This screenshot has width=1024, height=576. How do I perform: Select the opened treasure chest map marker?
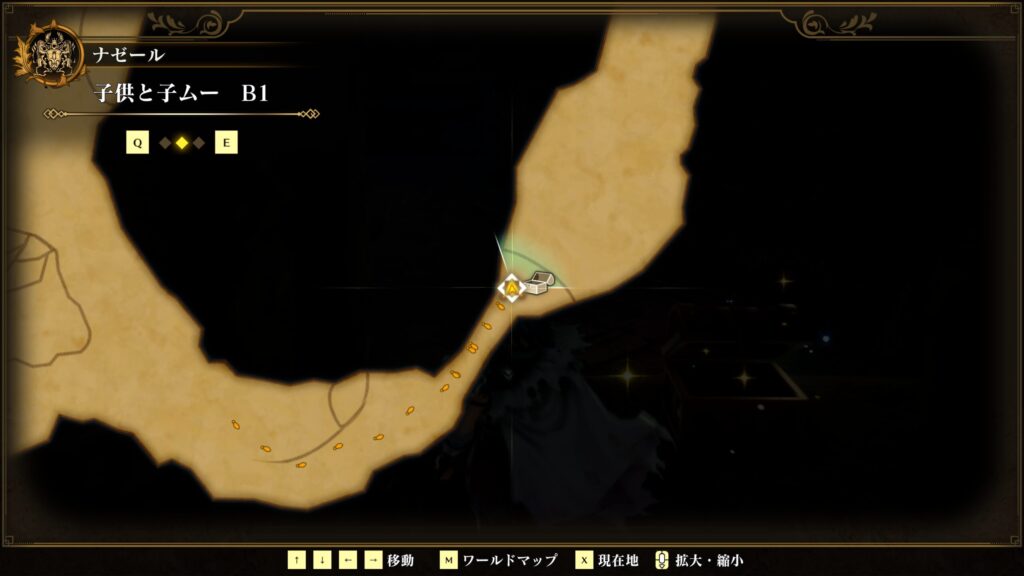click(537, 284)
